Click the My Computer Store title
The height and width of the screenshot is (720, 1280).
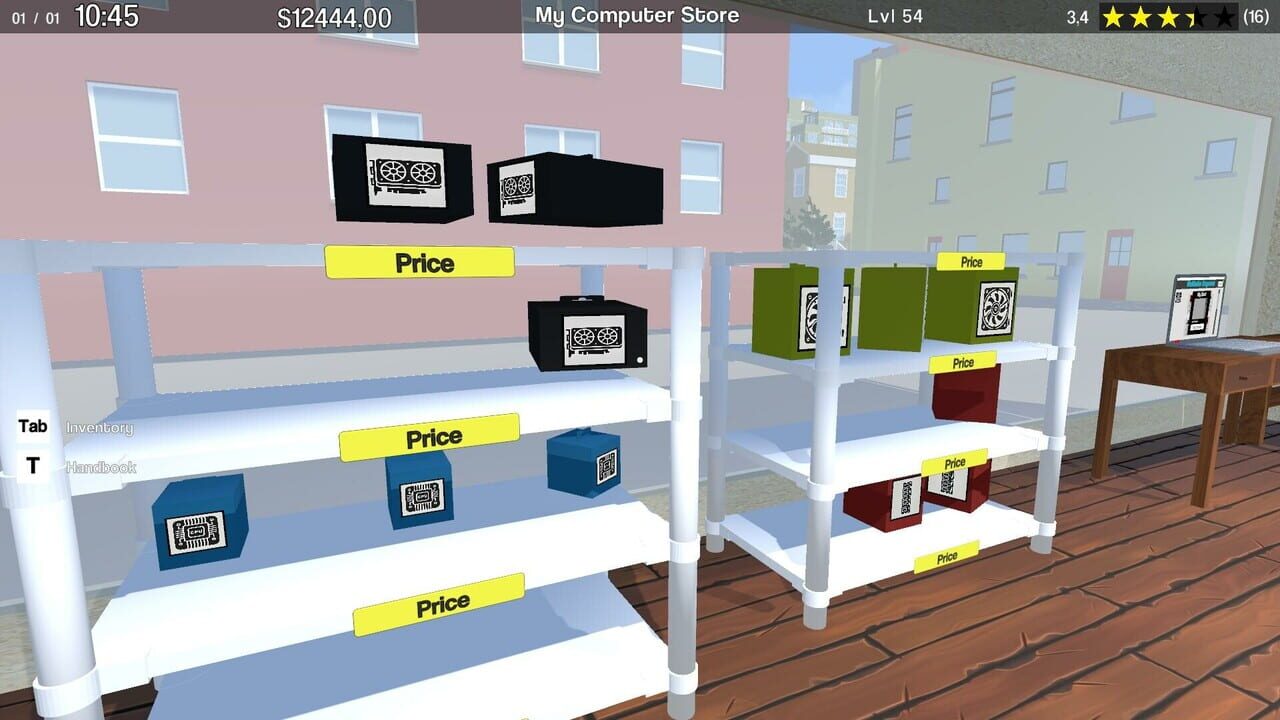(636, 15)
